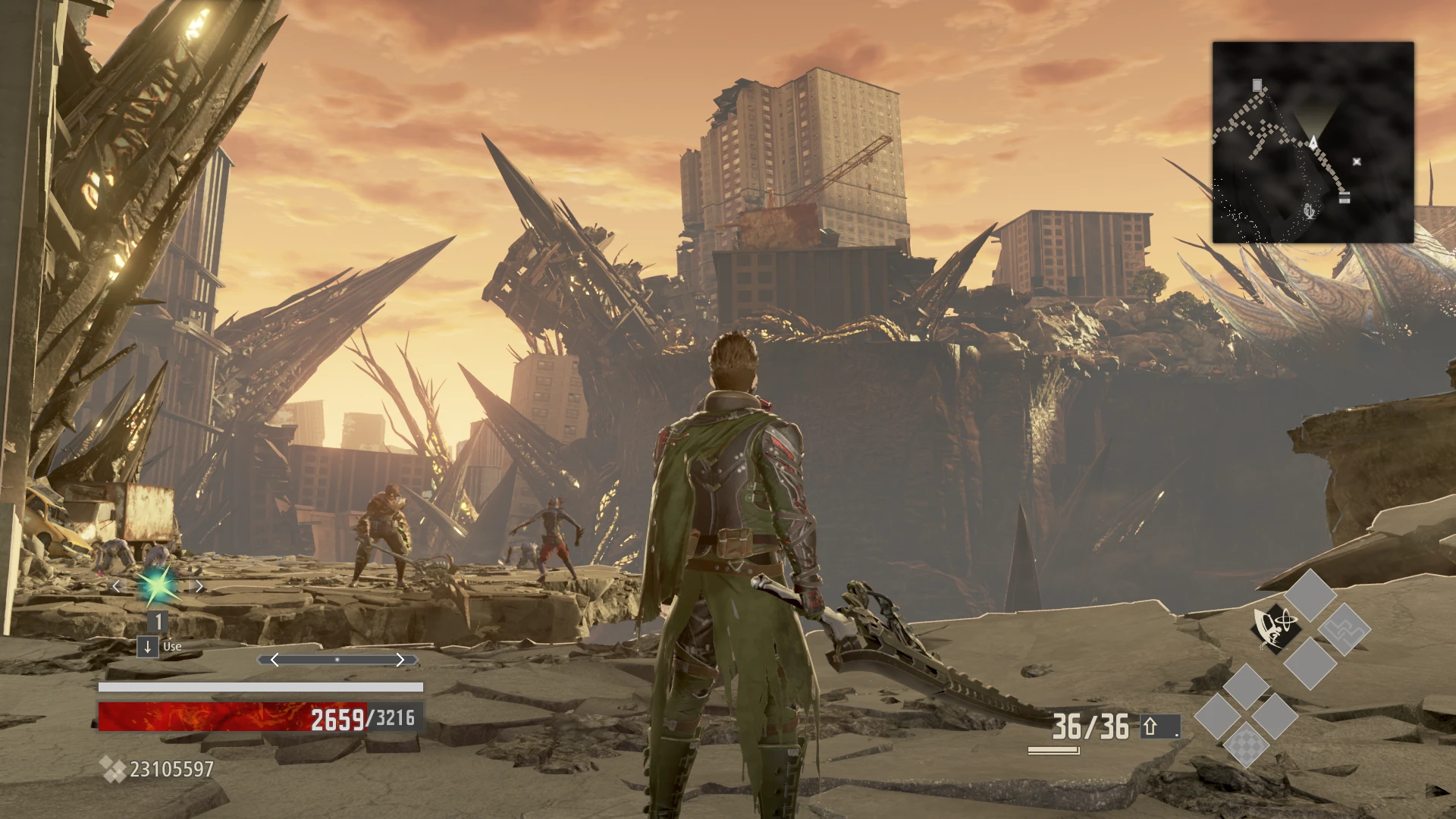Cycle quick item with the left arrow
Screen dimensions: 1456x819
click(116, 586)
